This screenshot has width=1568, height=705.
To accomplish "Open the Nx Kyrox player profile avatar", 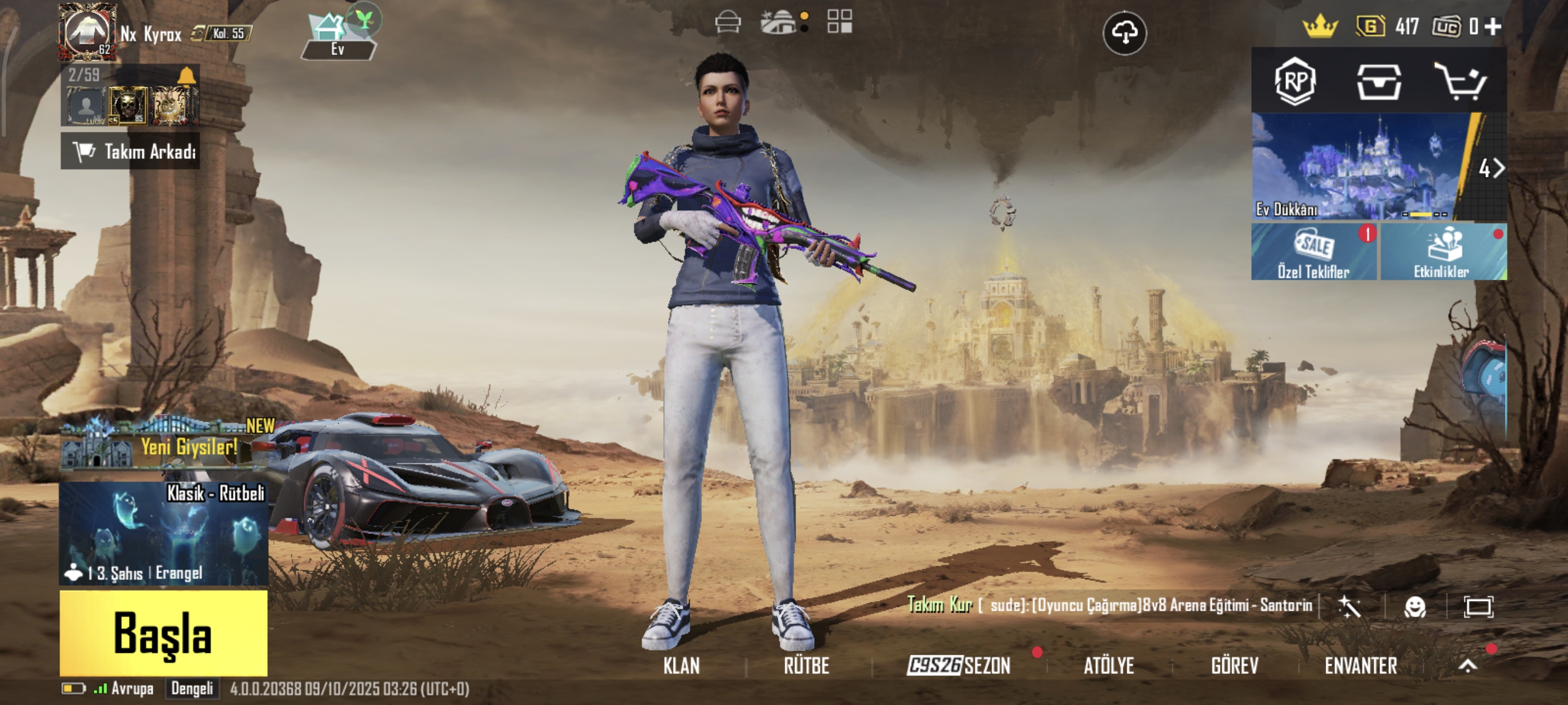I will coord(87,32).
